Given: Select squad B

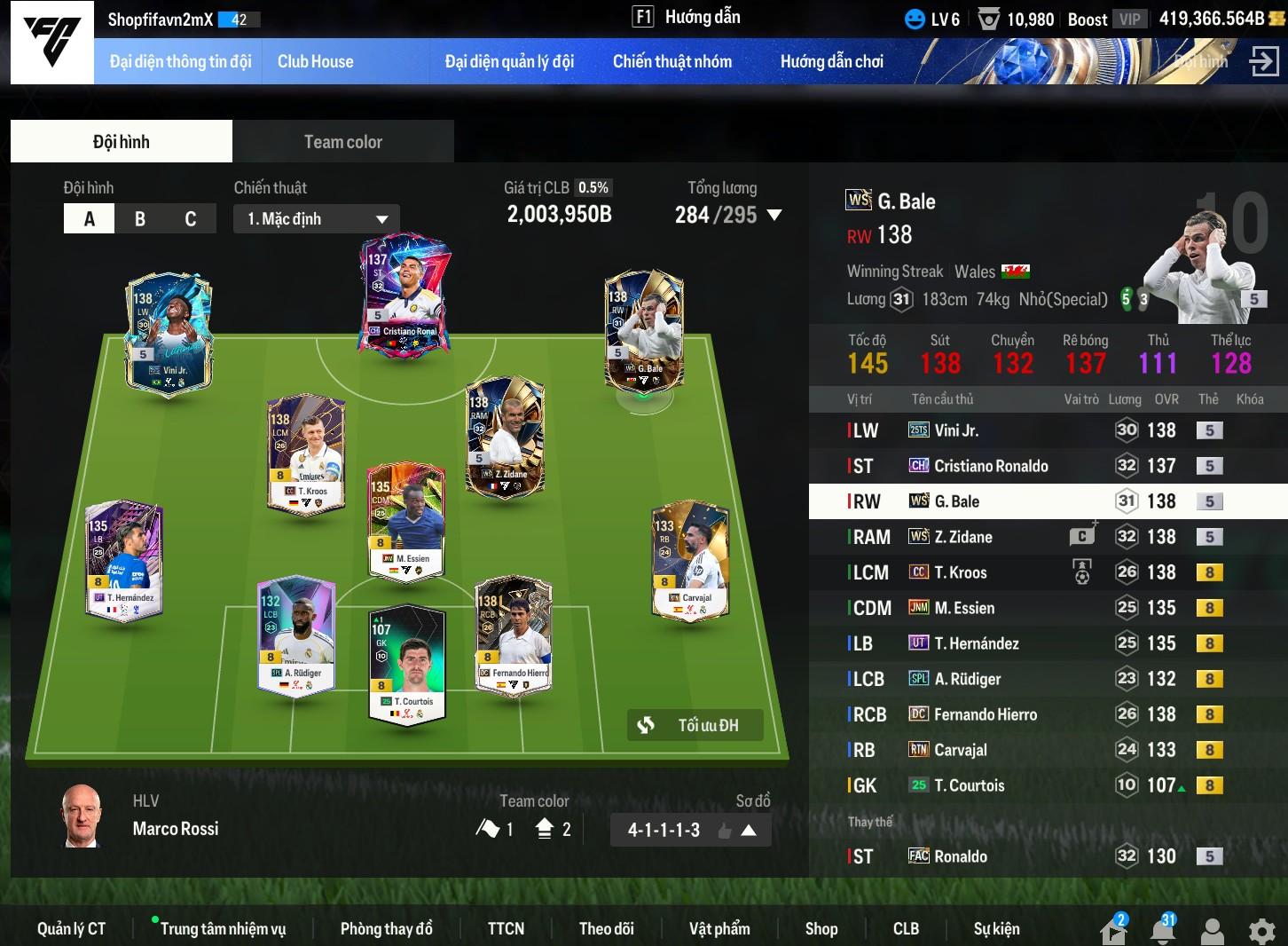Looking at the screenshot, I should point(140,219).
